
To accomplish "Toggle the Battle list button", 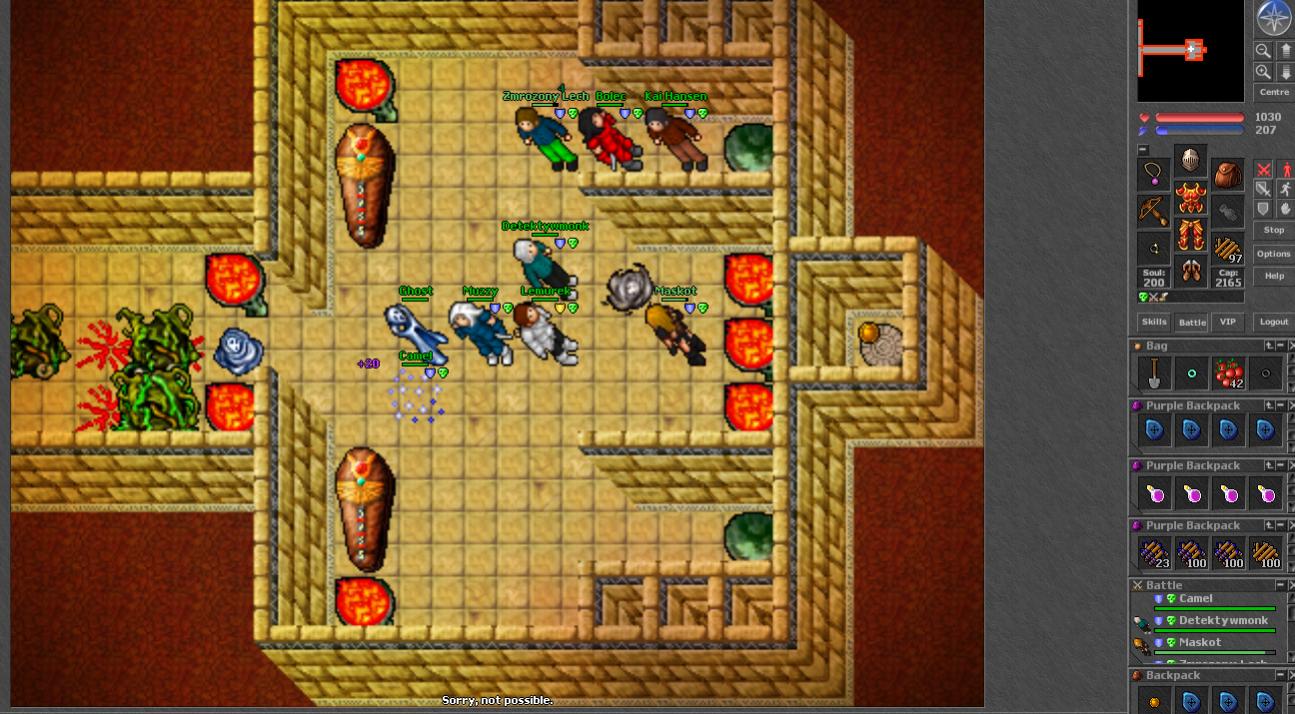I will [1191, 322].
